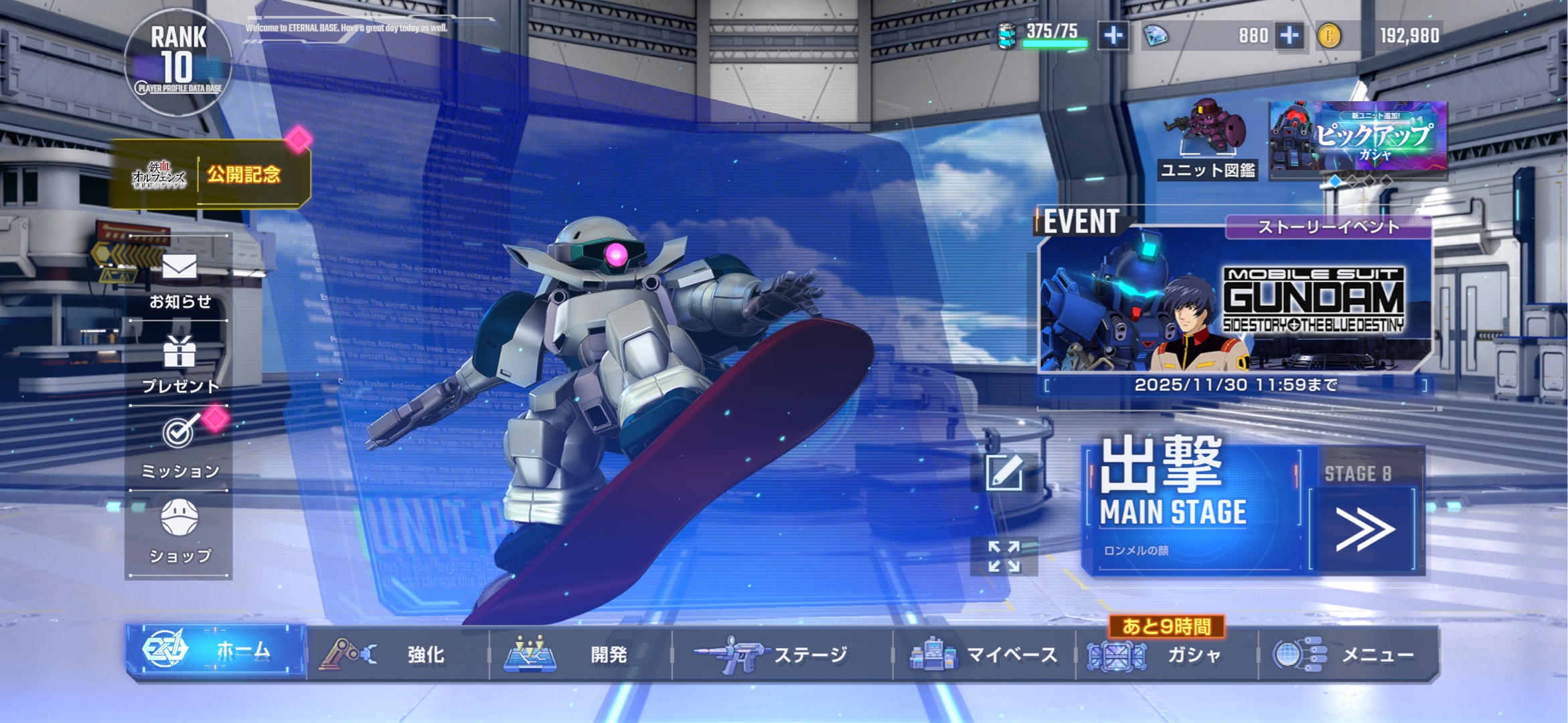Click the expand fullscreen view icon

pyautogui.click(x=1004, y=556)
